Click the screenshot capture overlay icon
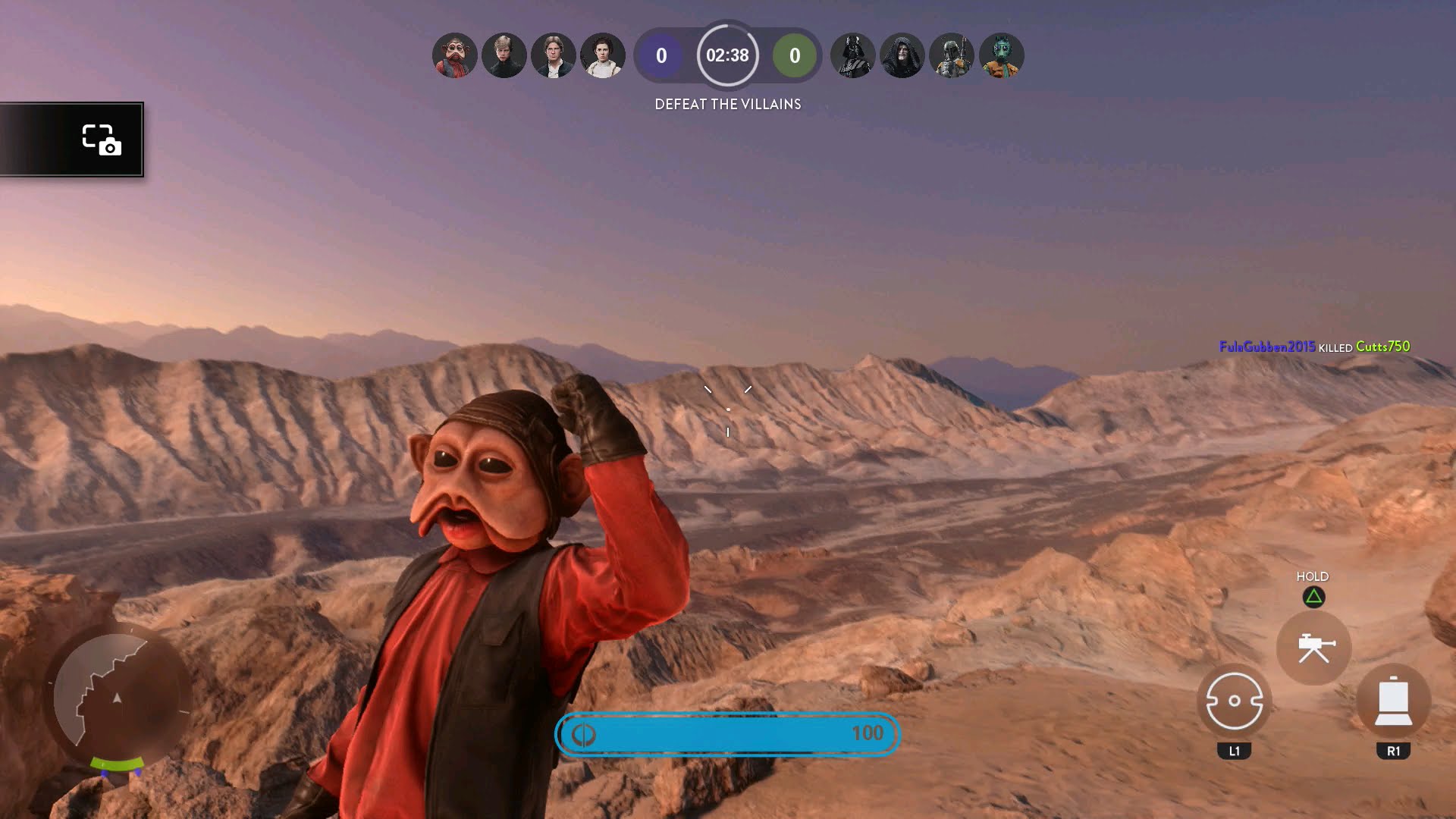The width and height of the screenshot is (1456, 819). click(101, 140)
